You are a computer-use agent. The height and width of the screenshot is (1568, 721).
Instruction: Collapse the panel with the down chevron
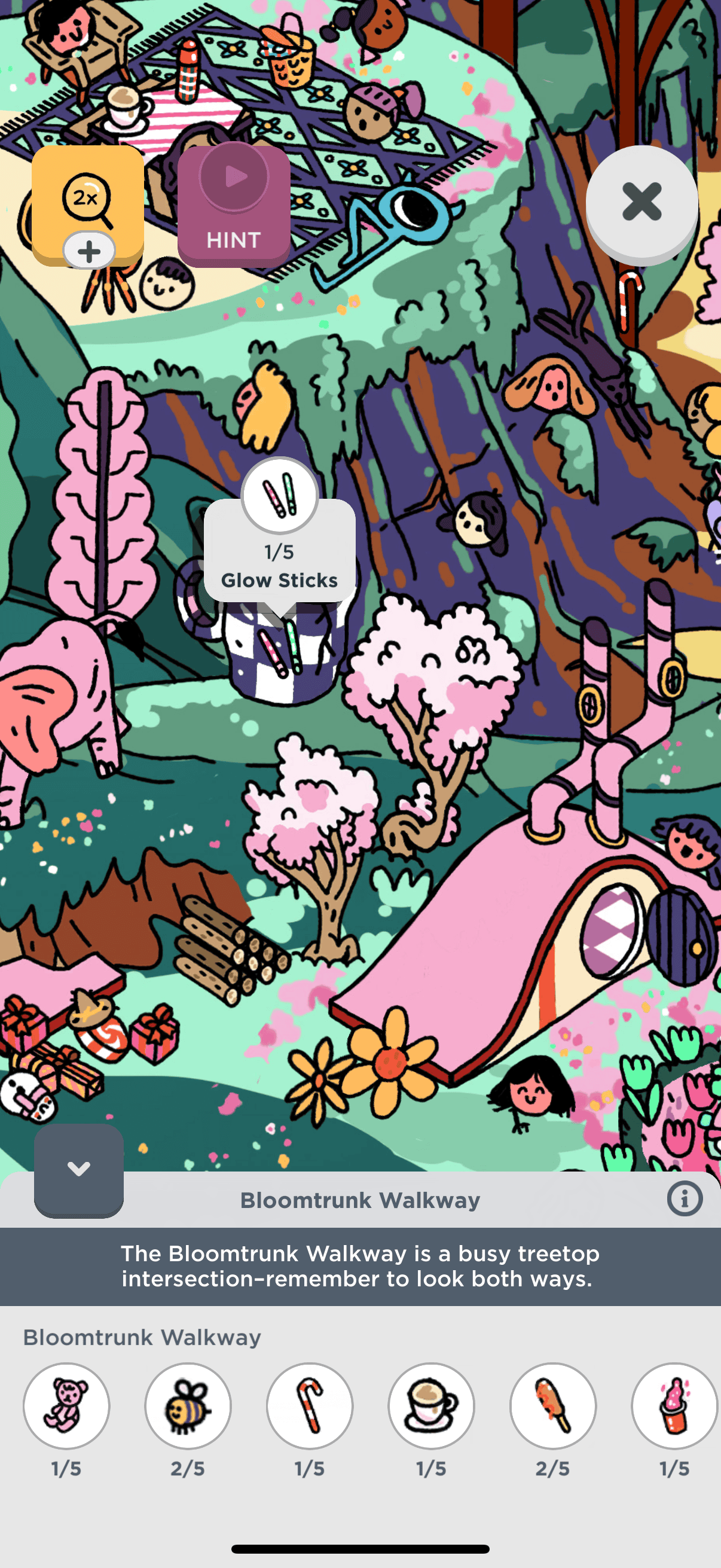click(78, 1169)
